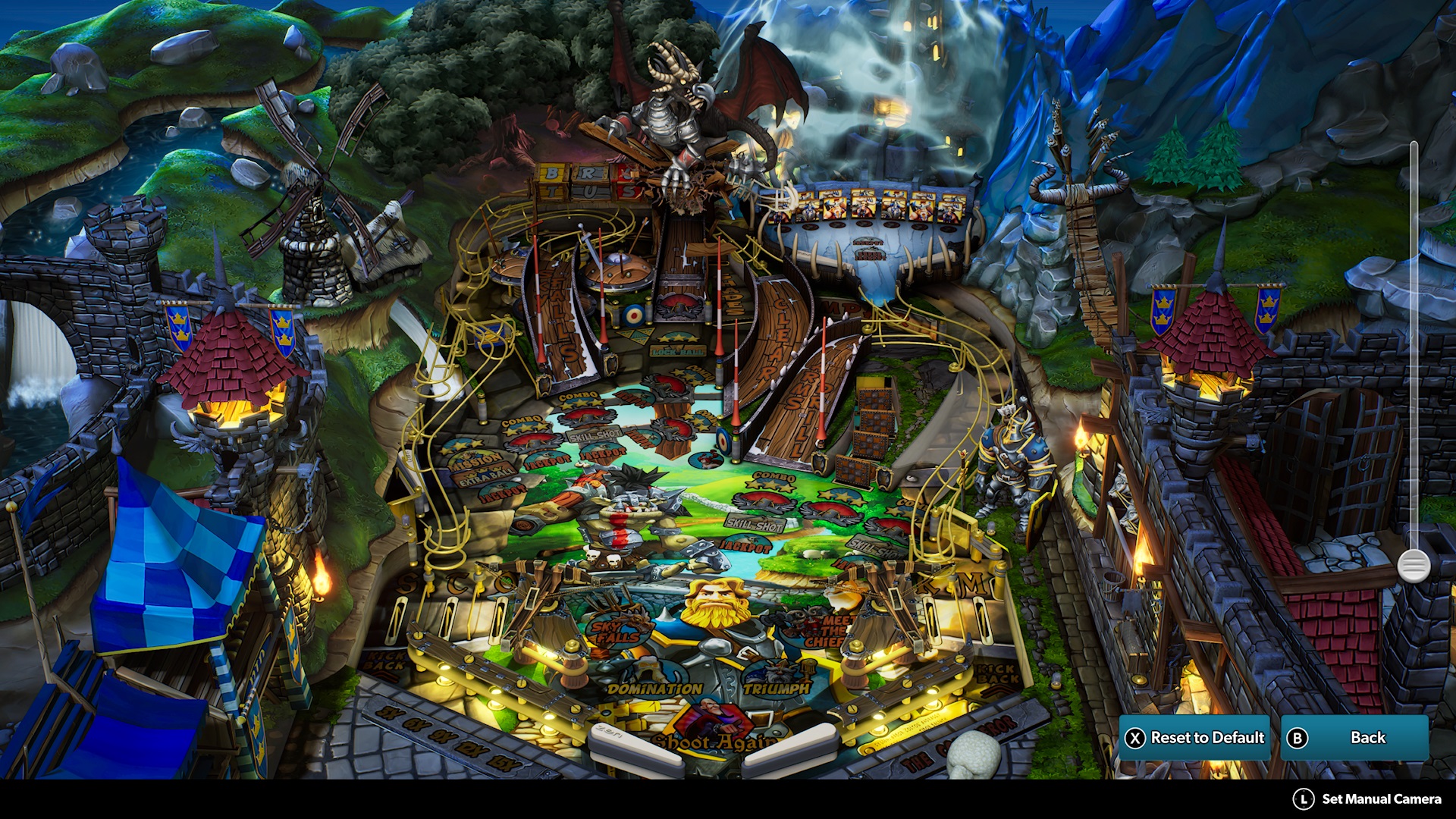Click the bullseye target between the ramps

click(x=632, y=315)
